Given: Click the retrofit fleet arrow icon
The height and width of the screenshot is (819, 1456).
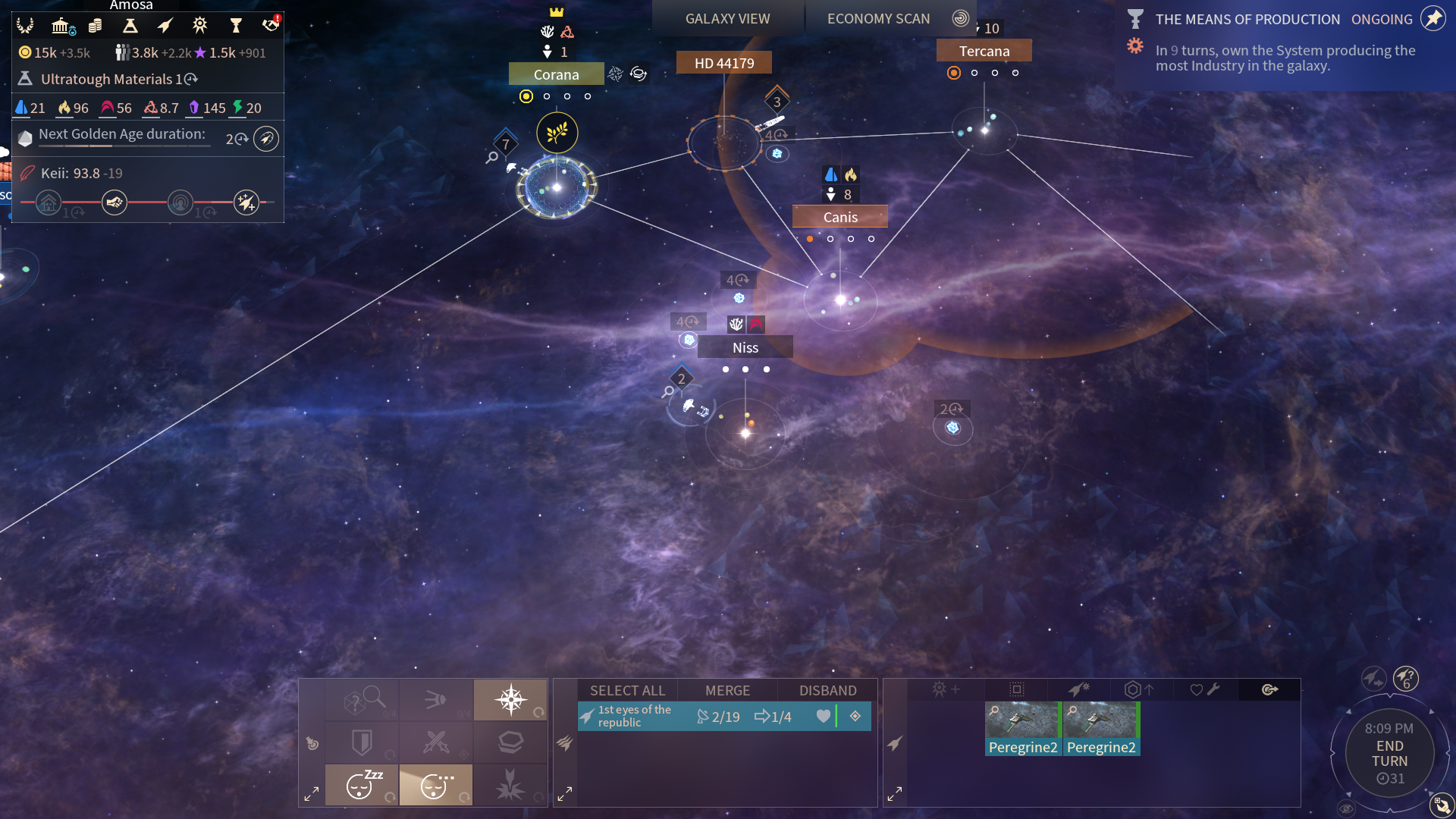Looking at the screenshot, I should (1139, 689).
